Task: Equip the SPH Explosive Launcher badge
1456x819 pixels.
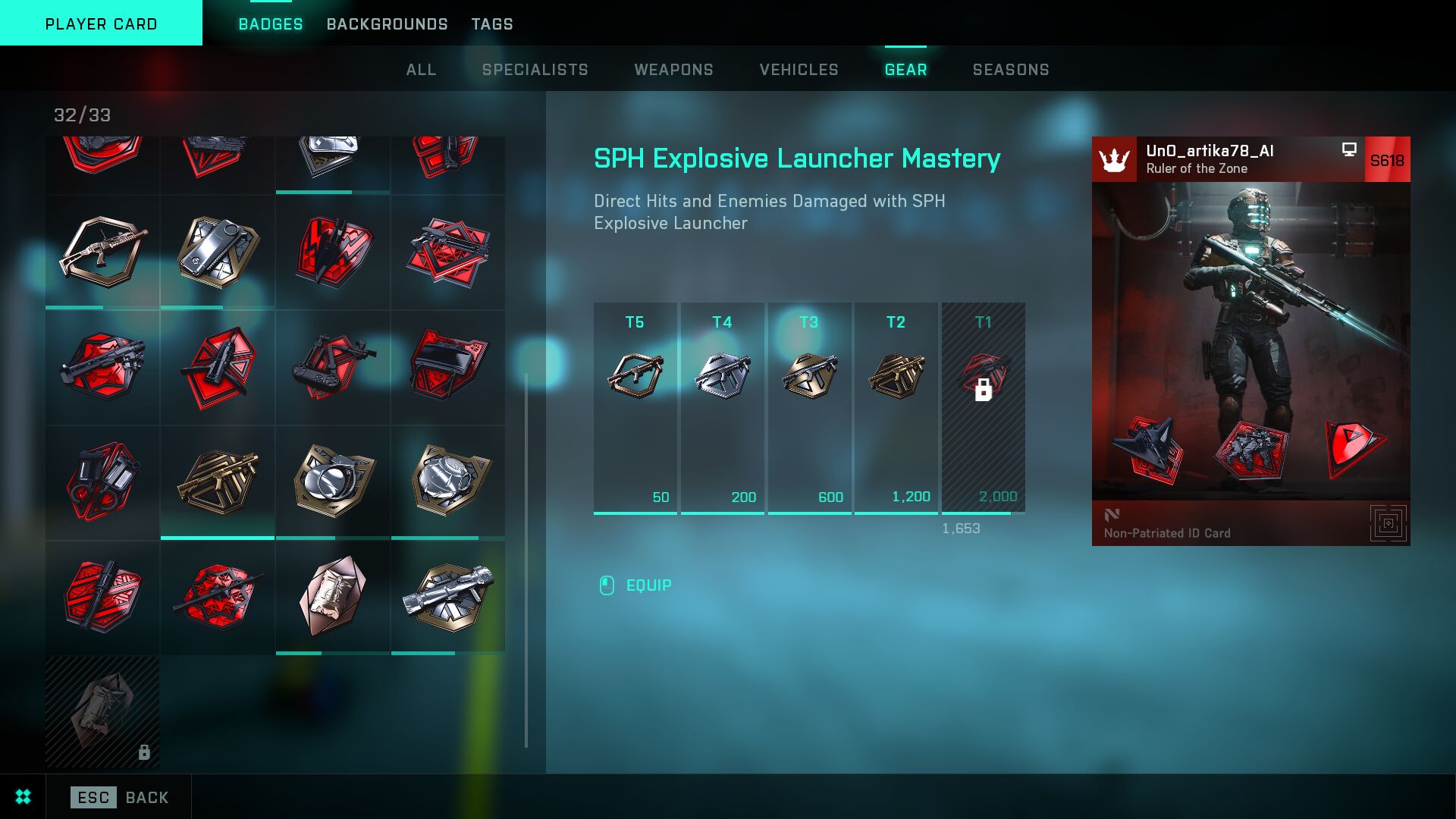Action: (x=648, y=585)
